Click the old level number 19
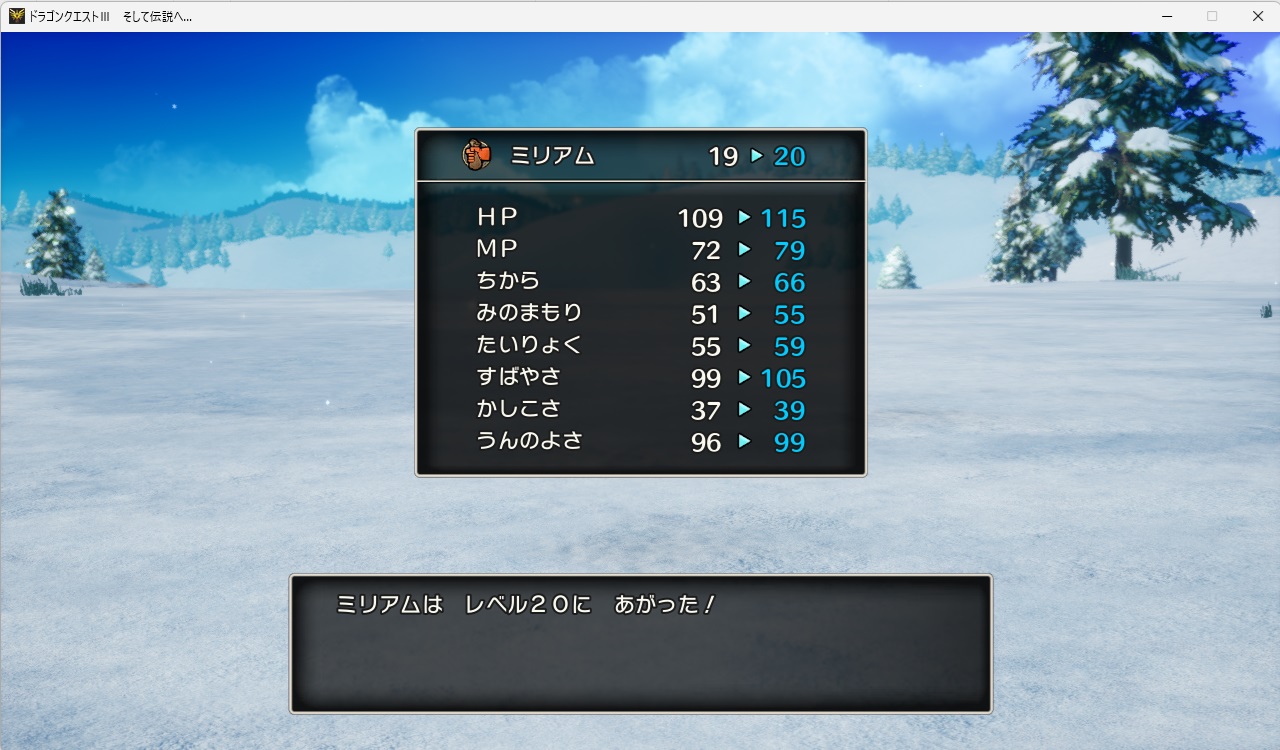The height and width of the screenshot is (750, 1280). pos(723,156)
